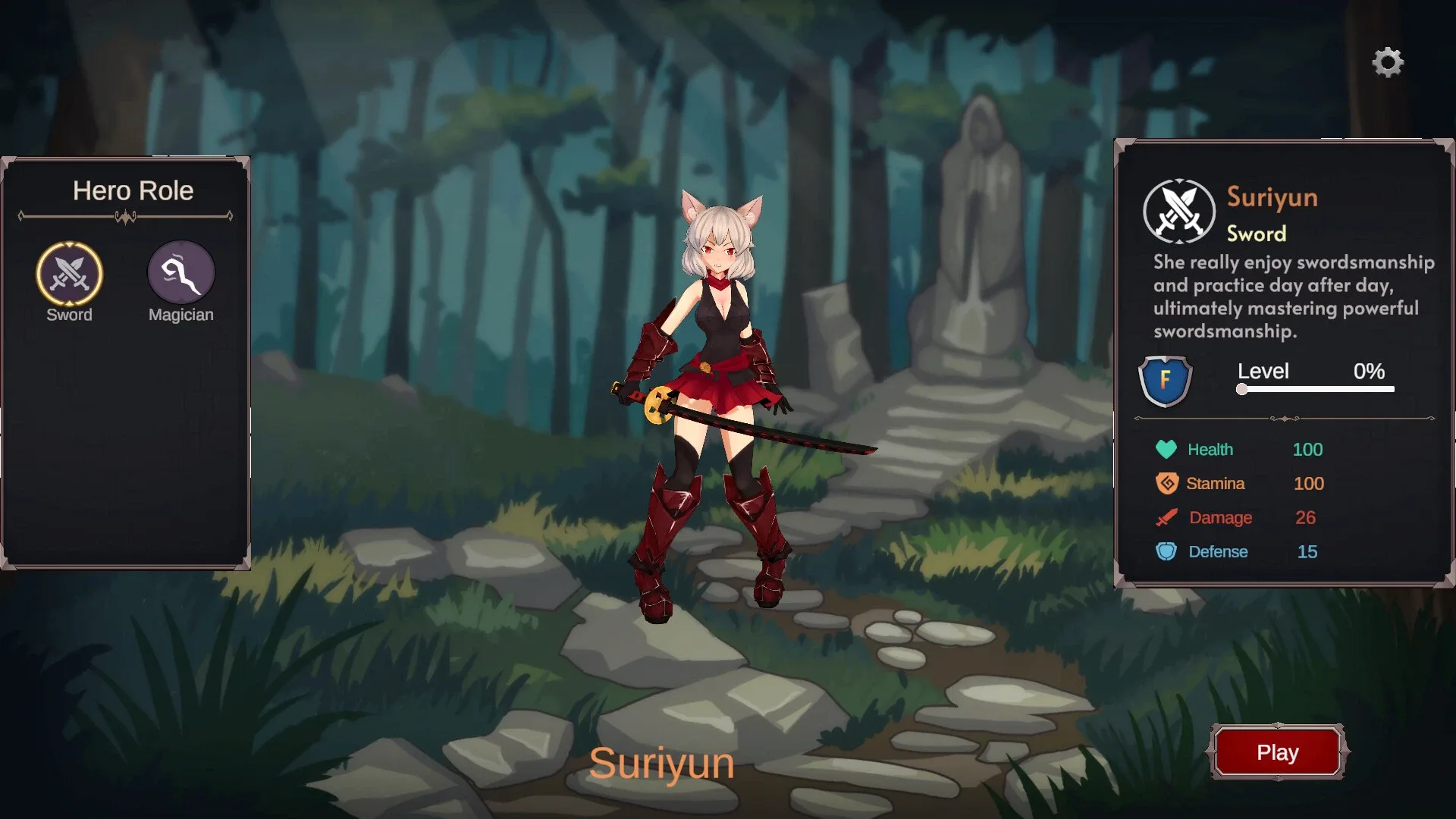Click the Health value showing 100

click(x=1307, y=449)
